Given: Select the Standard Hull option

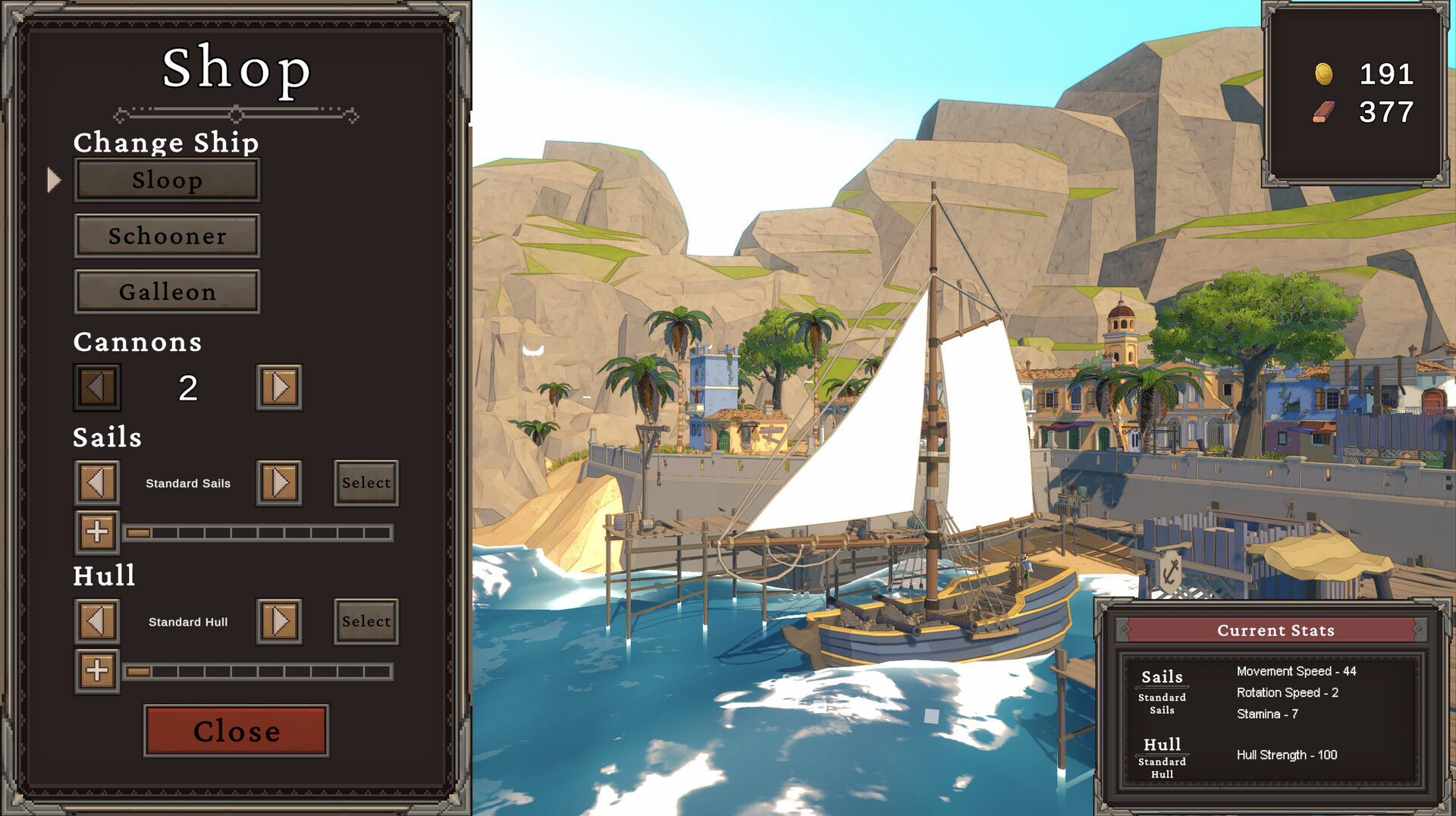Looking at the screenshot, I should tap(366, 621).
